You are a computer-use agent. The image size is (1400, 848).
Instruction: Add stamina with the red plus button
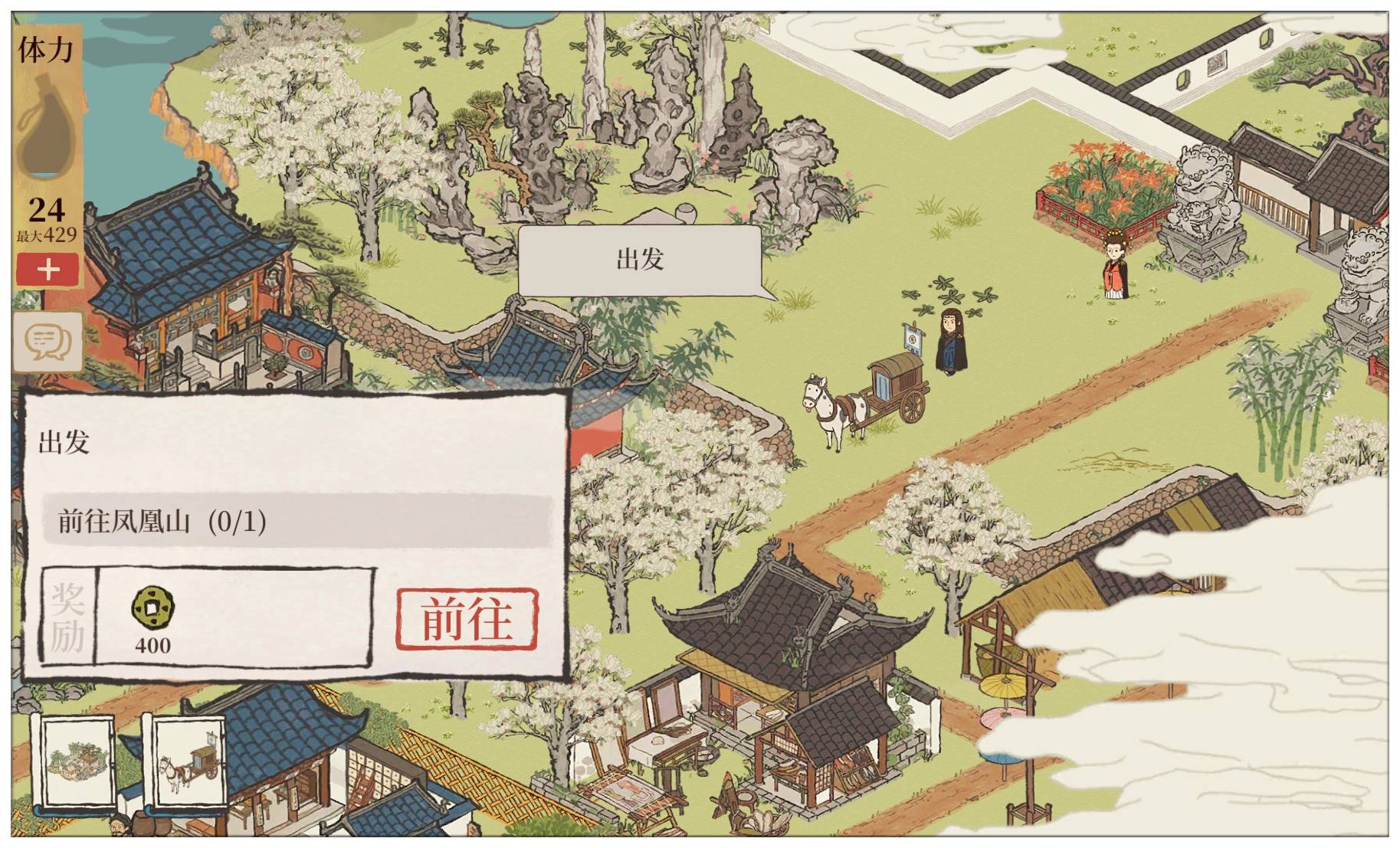click(x=48, y=270)
